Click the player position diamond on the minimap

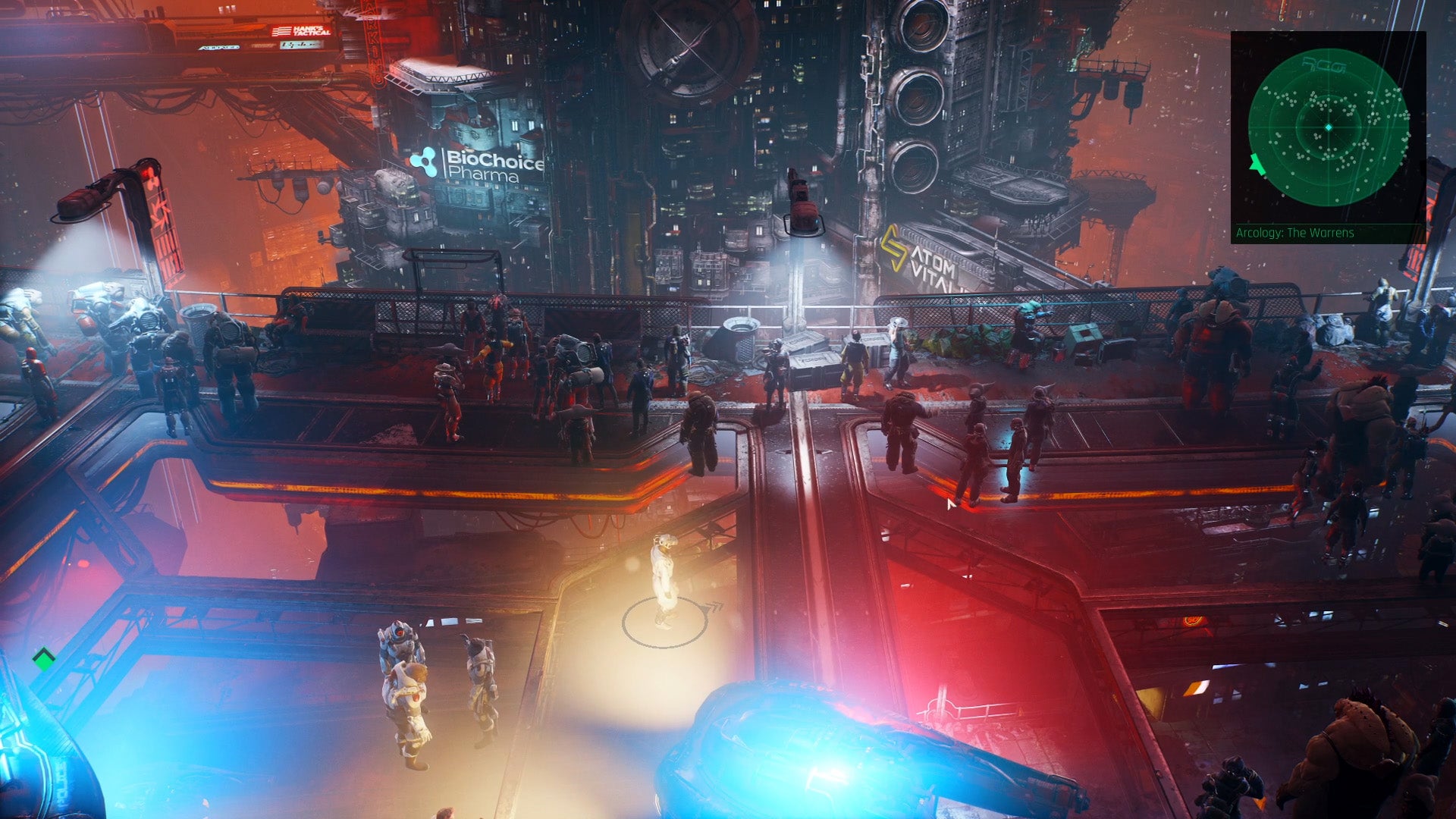tap(1329, 127)
